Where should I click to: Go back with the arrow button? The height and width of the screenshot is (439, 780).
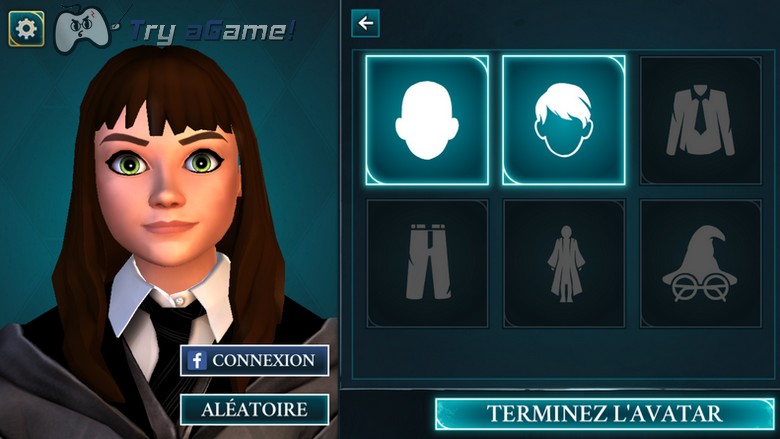(x=366, y=23)
